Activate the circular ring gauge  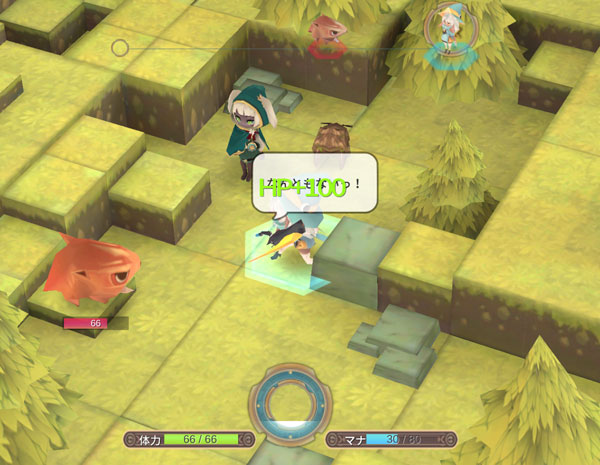point(291,404)
